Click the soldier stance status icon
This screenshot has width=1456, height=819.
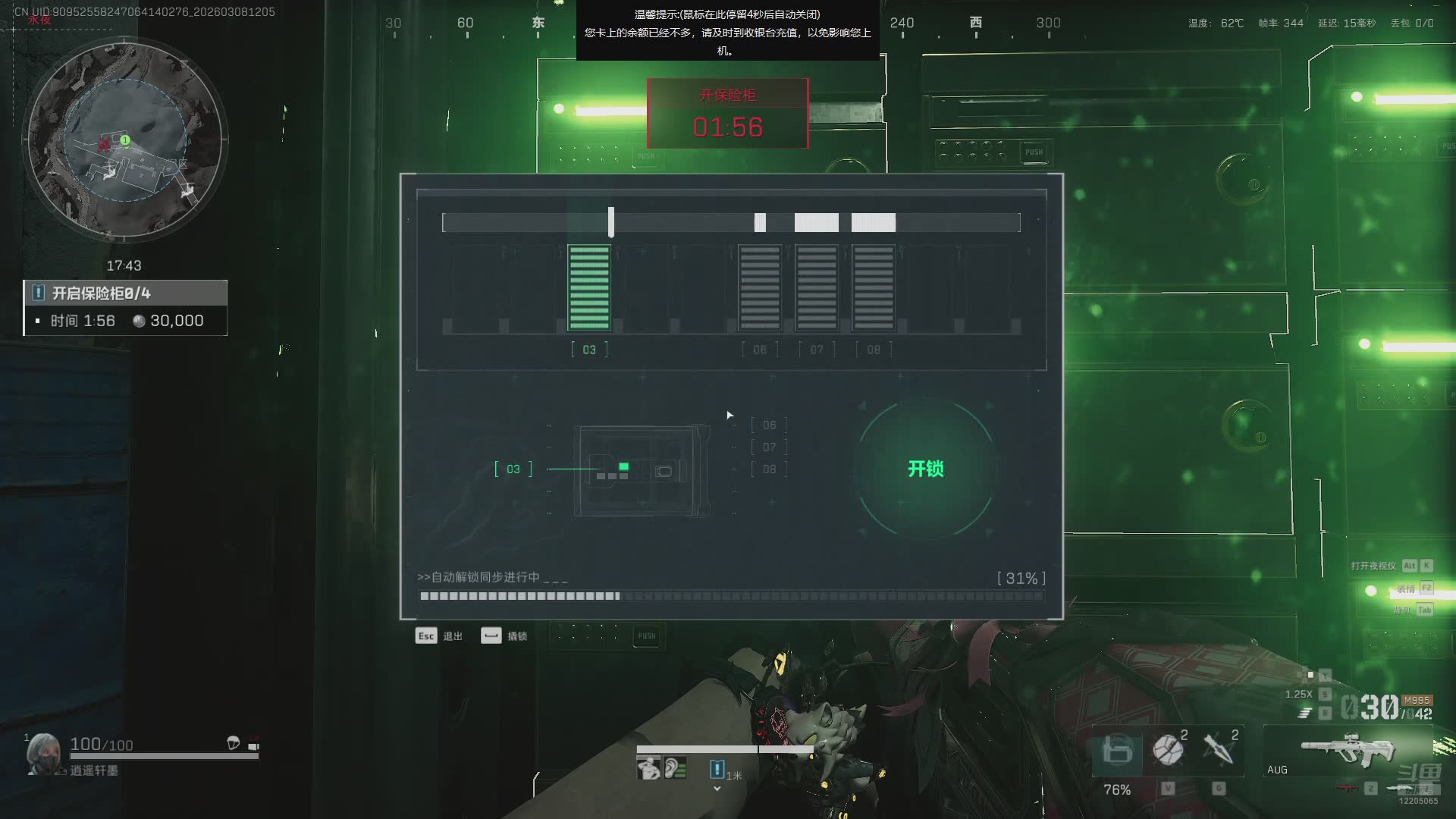pyautogui.click(x=648, y=768)
